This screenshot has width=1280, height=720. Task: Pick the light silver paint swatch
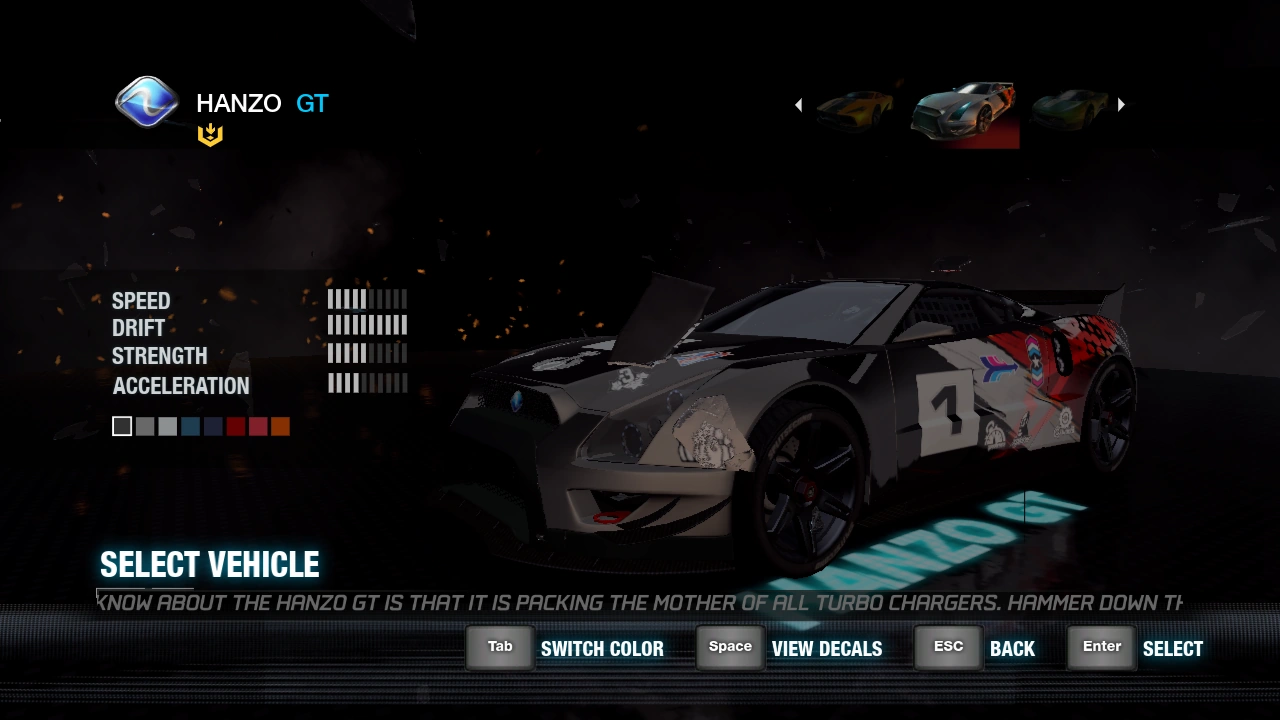(167, 427)
